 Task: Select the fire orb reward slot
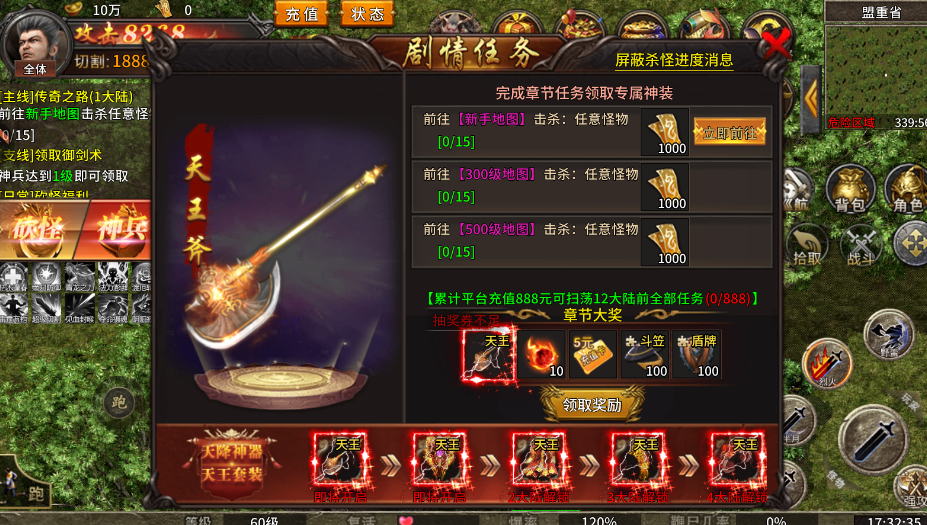click(542, 355)
